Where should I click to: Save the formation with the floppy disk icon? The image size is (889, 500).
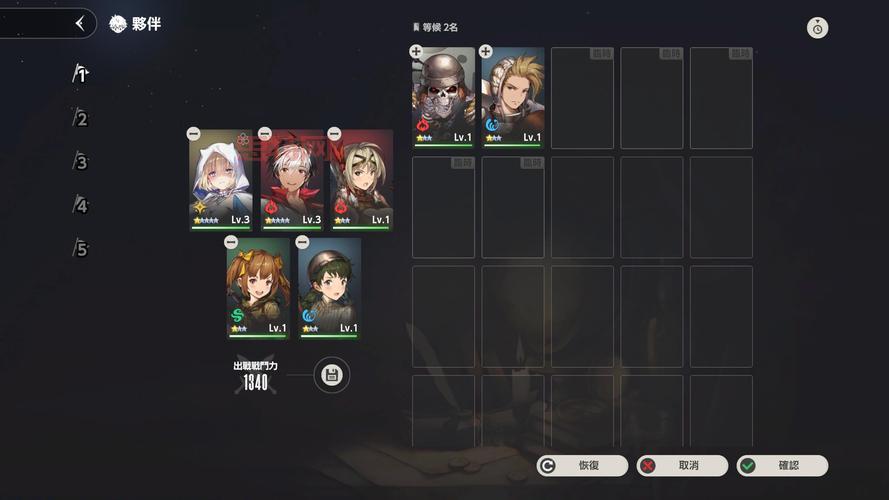pos(332,375)
